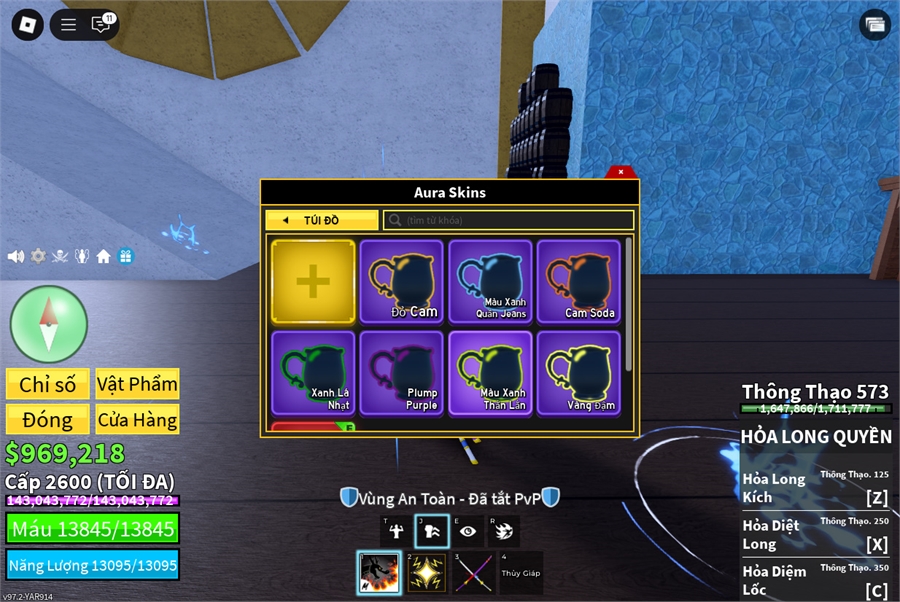The width and height of the screenshot is (900, 602).
Task: Click the yellow plus add-skin tile
Action: coord(313,281)
